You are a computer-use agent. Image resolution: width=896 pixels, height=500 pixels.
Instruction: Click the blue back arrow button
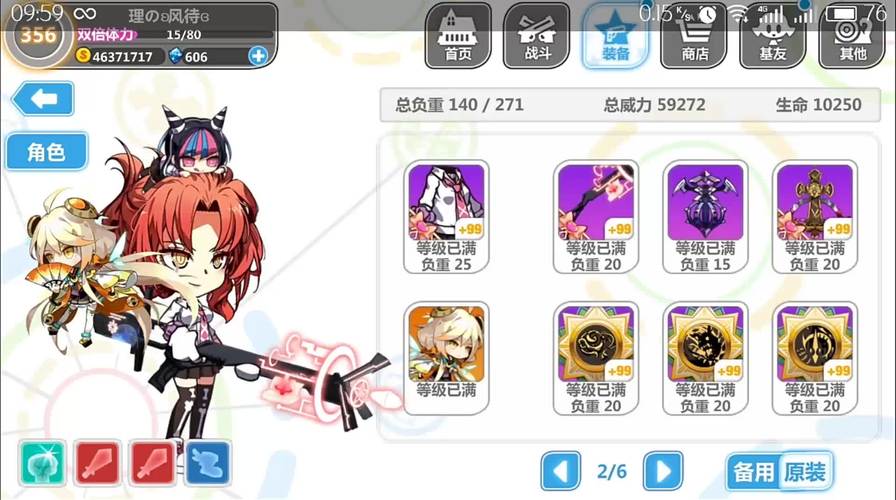42,99
